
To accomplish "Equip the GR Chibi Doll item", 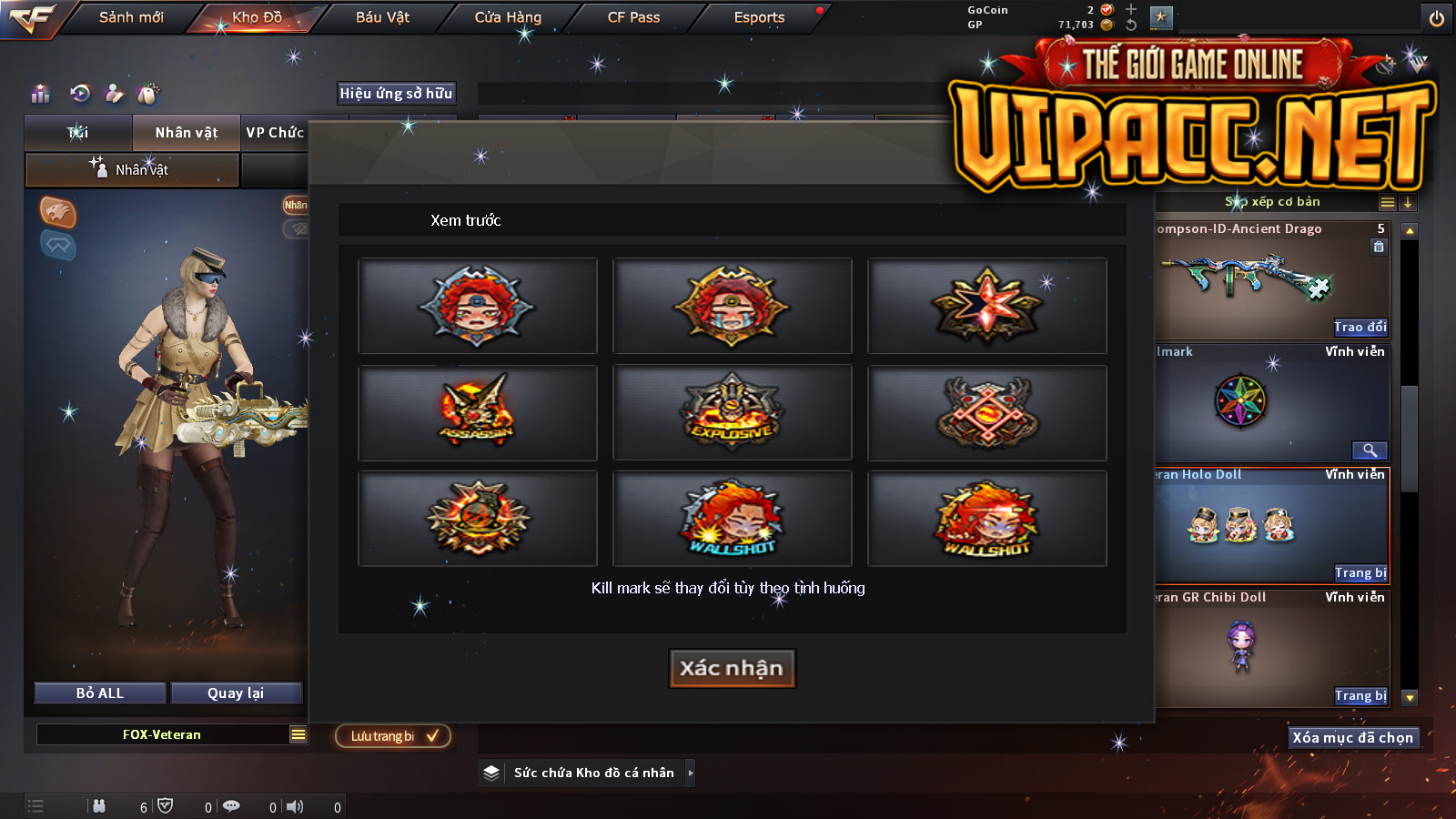I will click(x=1360, y=696).
